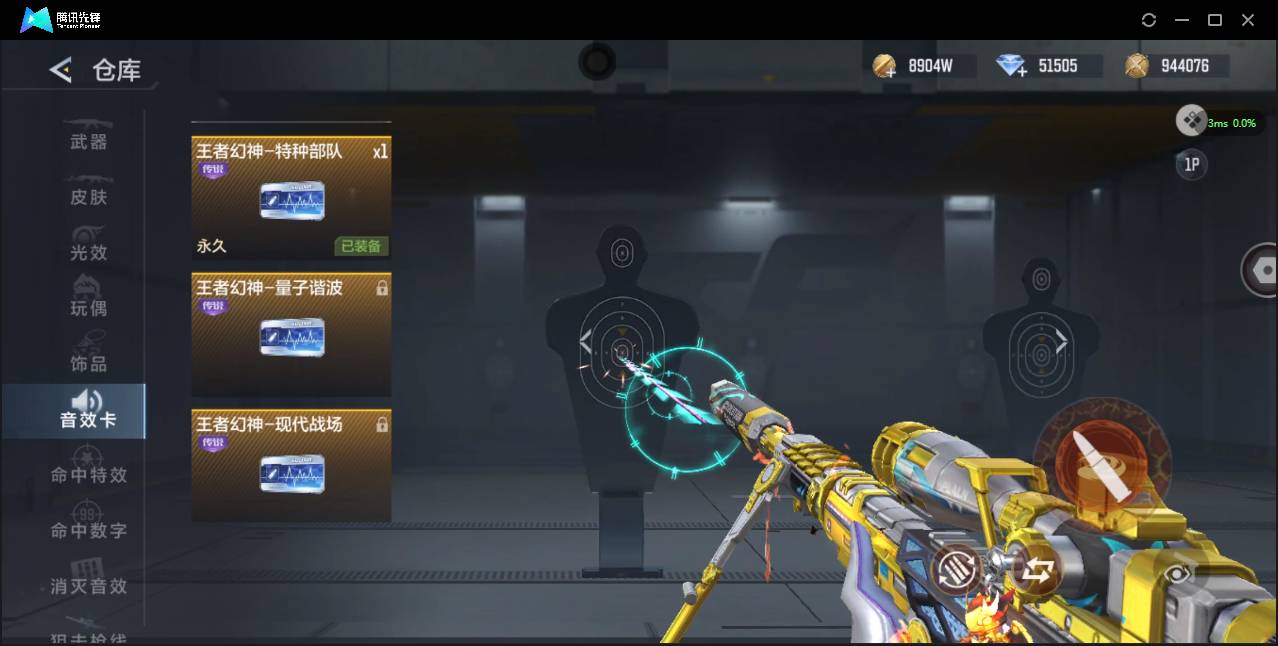Choose the 命中数字 hit numbers tab
This screenshot has height=646, width=1278.
coord(88,530)
